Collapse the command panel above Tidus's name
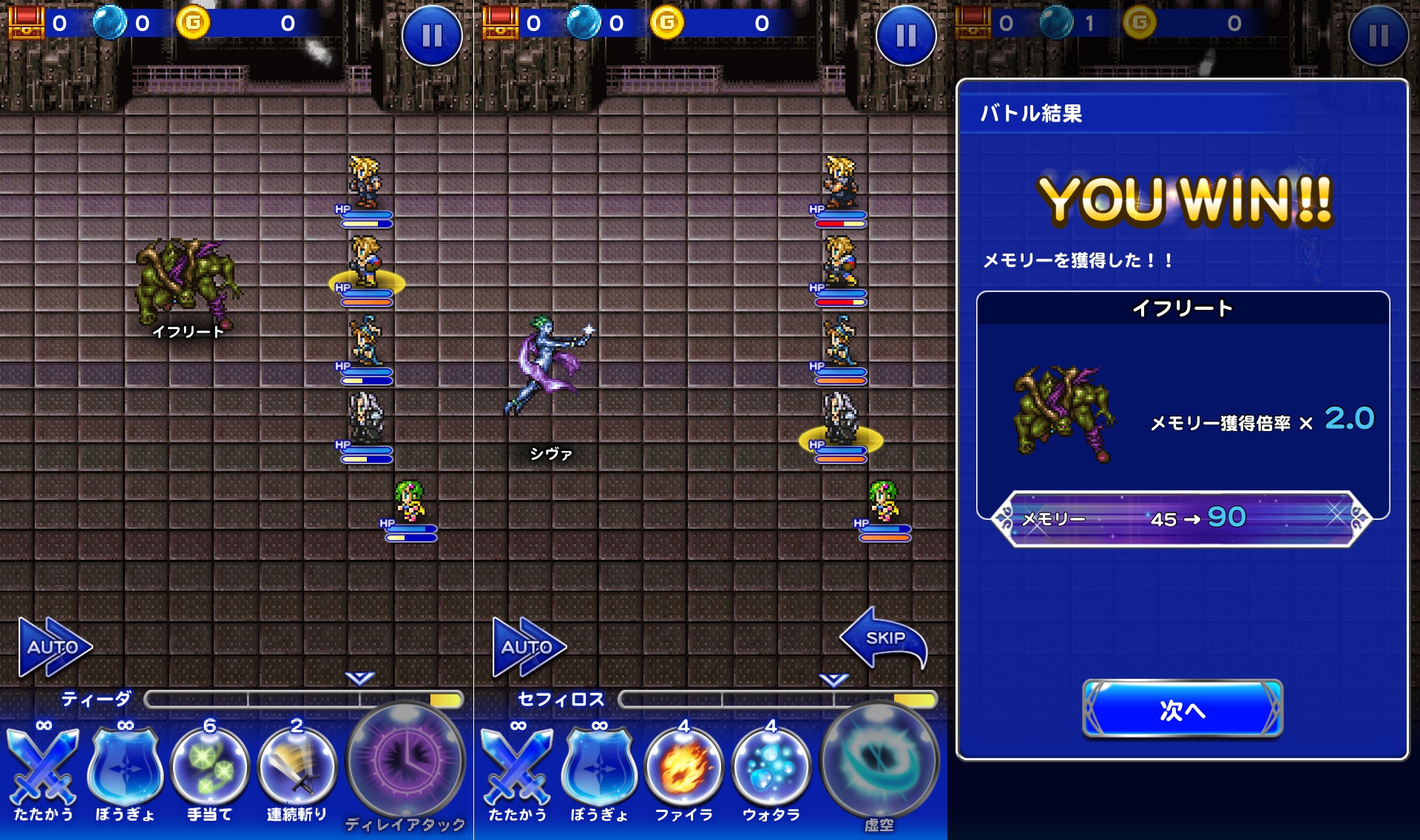The width and height of the screenshot is (1420, 840). point(360,678)
